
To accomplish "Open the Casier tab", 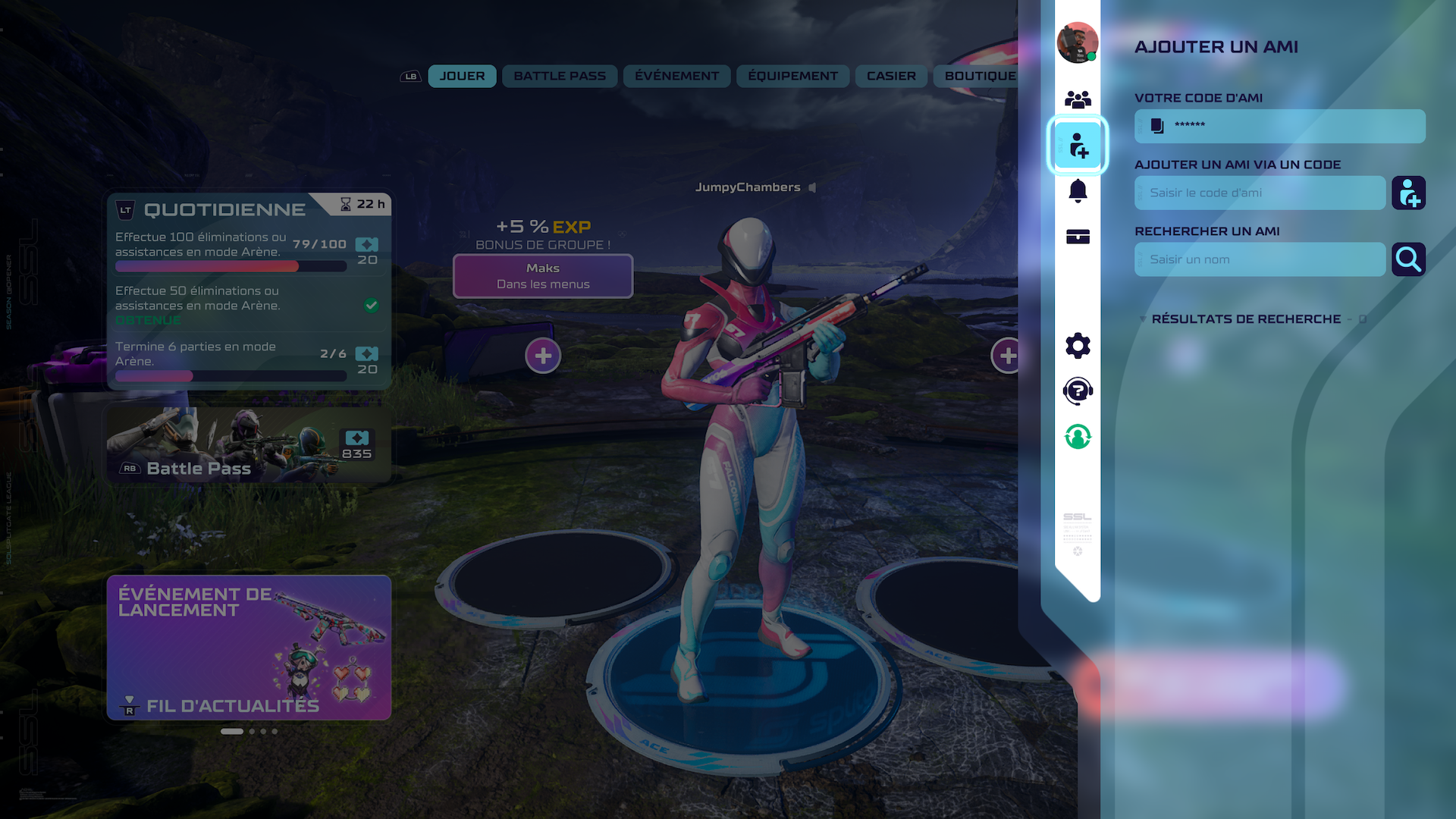I will point(891,76).
